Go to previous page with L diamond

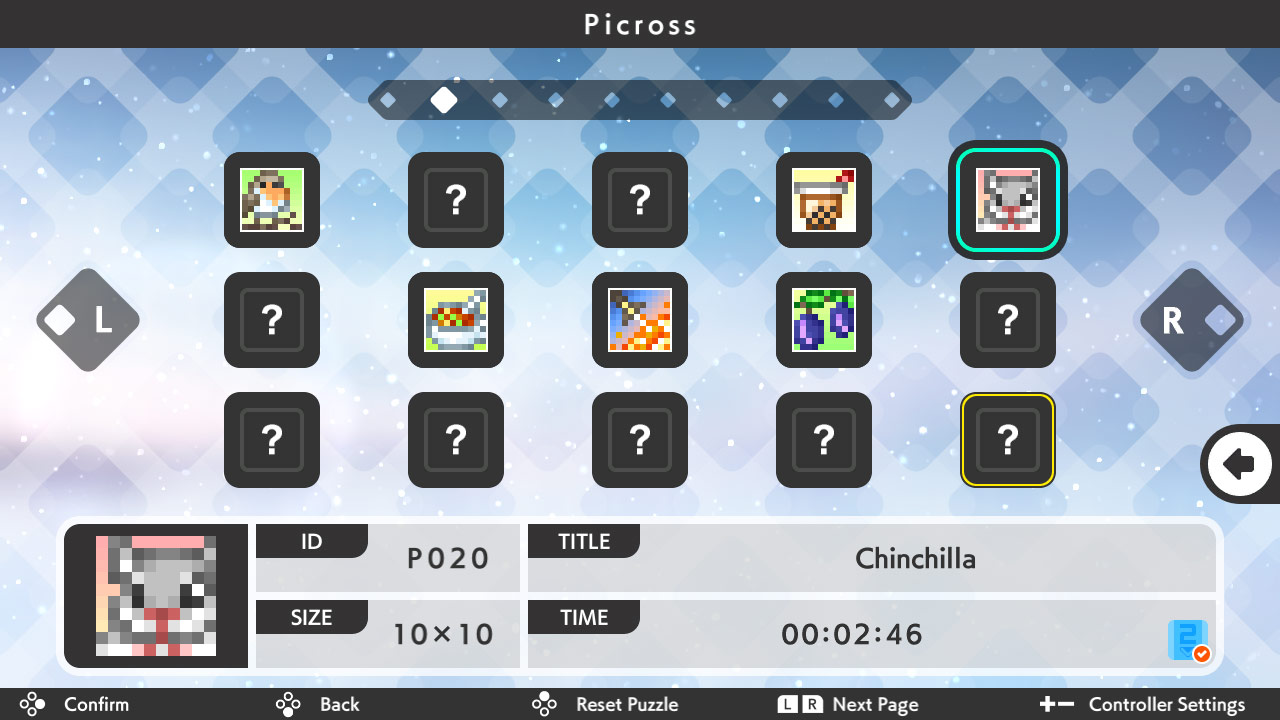pyautogui.click(x=88, y=320)
